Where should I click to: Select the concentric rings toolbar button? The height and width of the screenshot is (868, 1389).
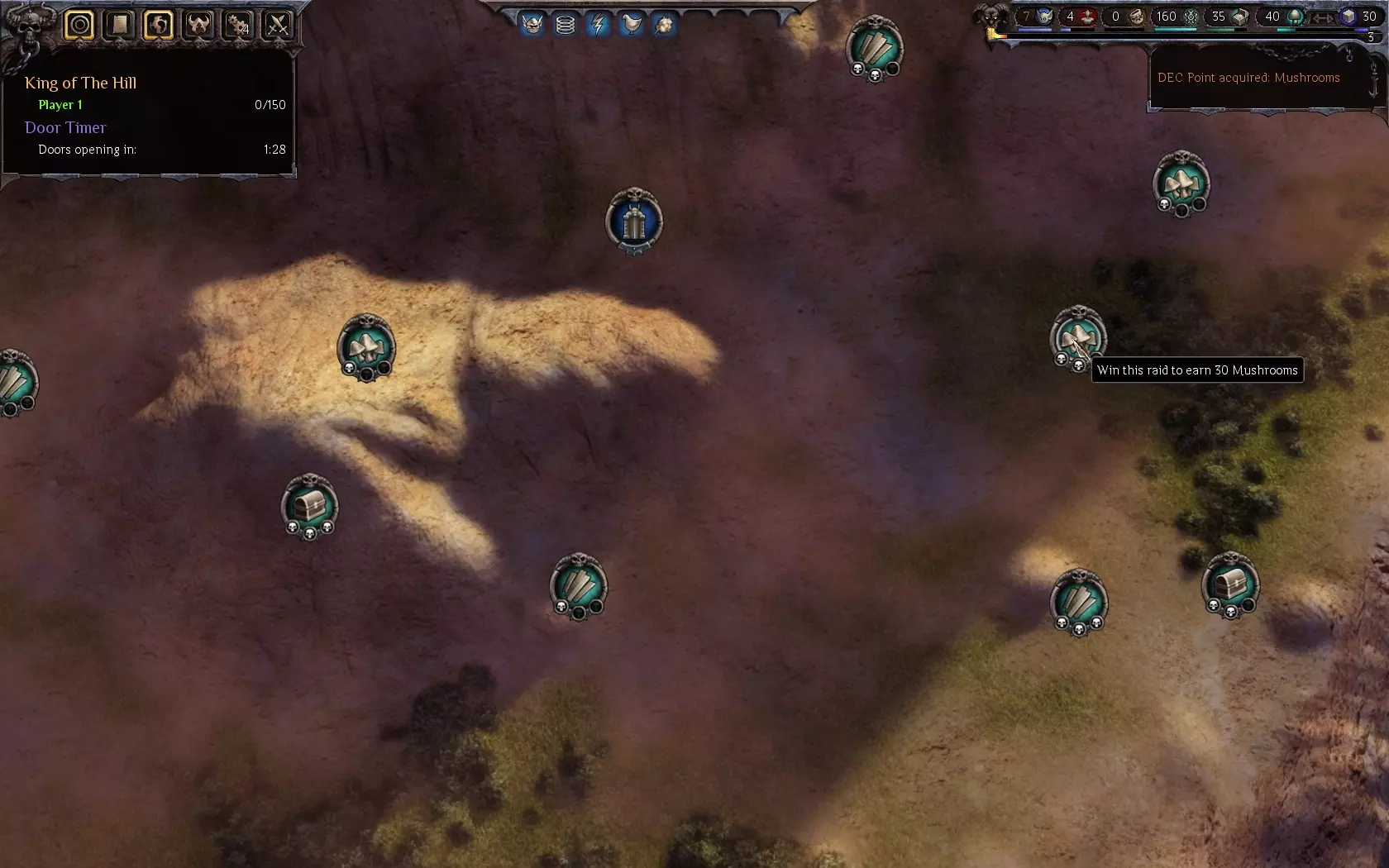(79, 25)
